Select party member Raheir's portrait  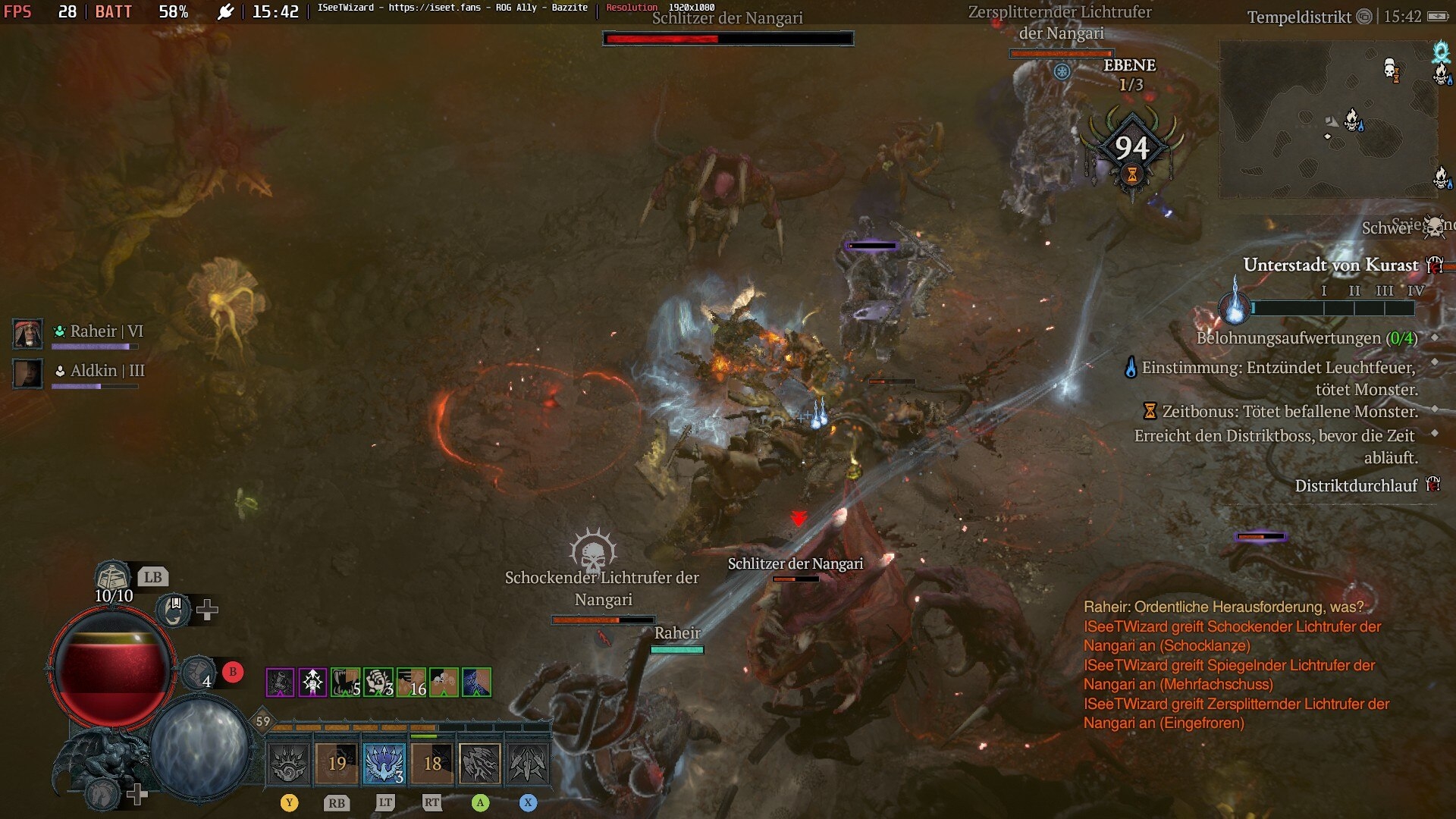[28, 334]
